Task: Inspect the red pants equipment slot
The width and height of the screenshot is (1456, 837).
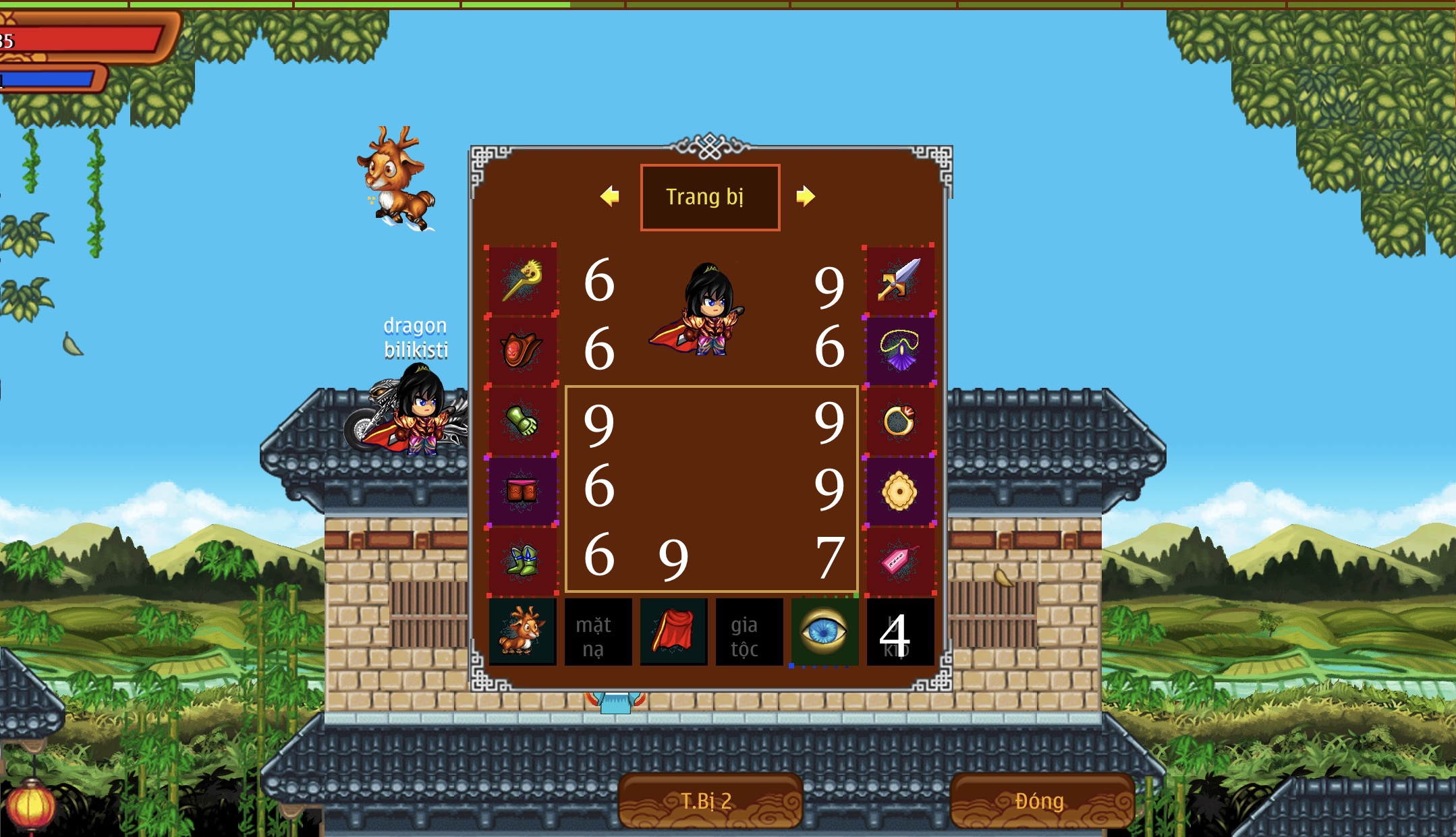Action: (x=522, y=491)
